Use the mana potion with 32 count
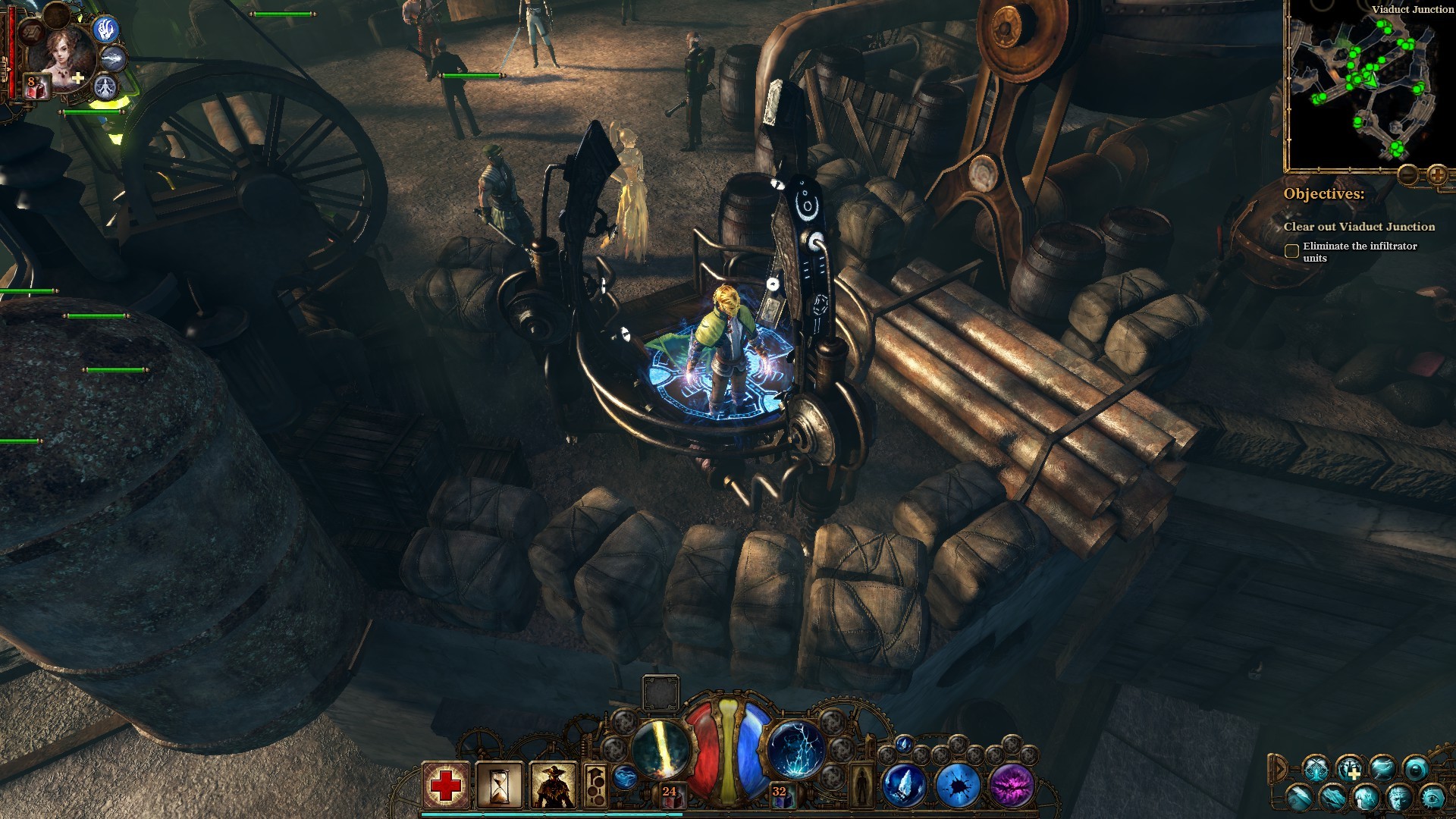Viewport: 1456px width, 819px height. tap(780, 795)
